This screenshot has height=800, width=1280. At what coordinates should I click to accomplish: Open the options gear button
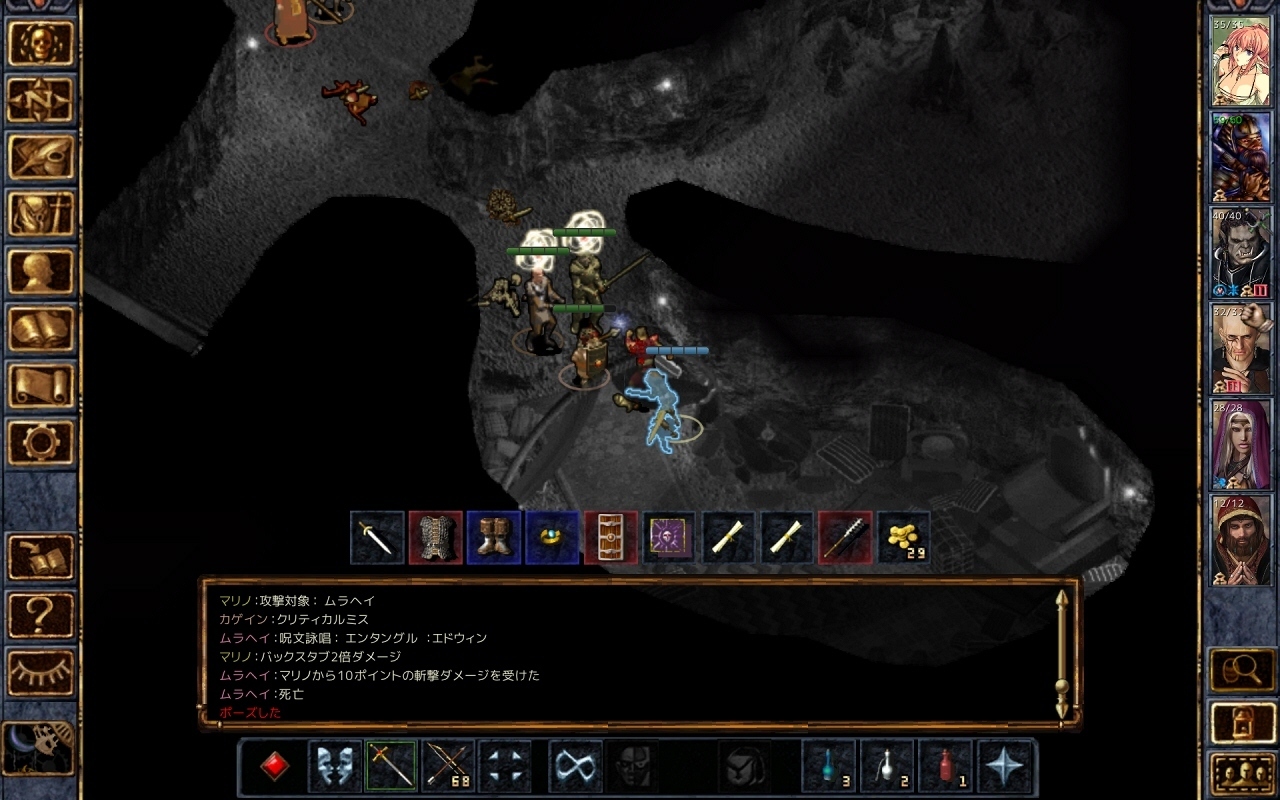point(41,441)
